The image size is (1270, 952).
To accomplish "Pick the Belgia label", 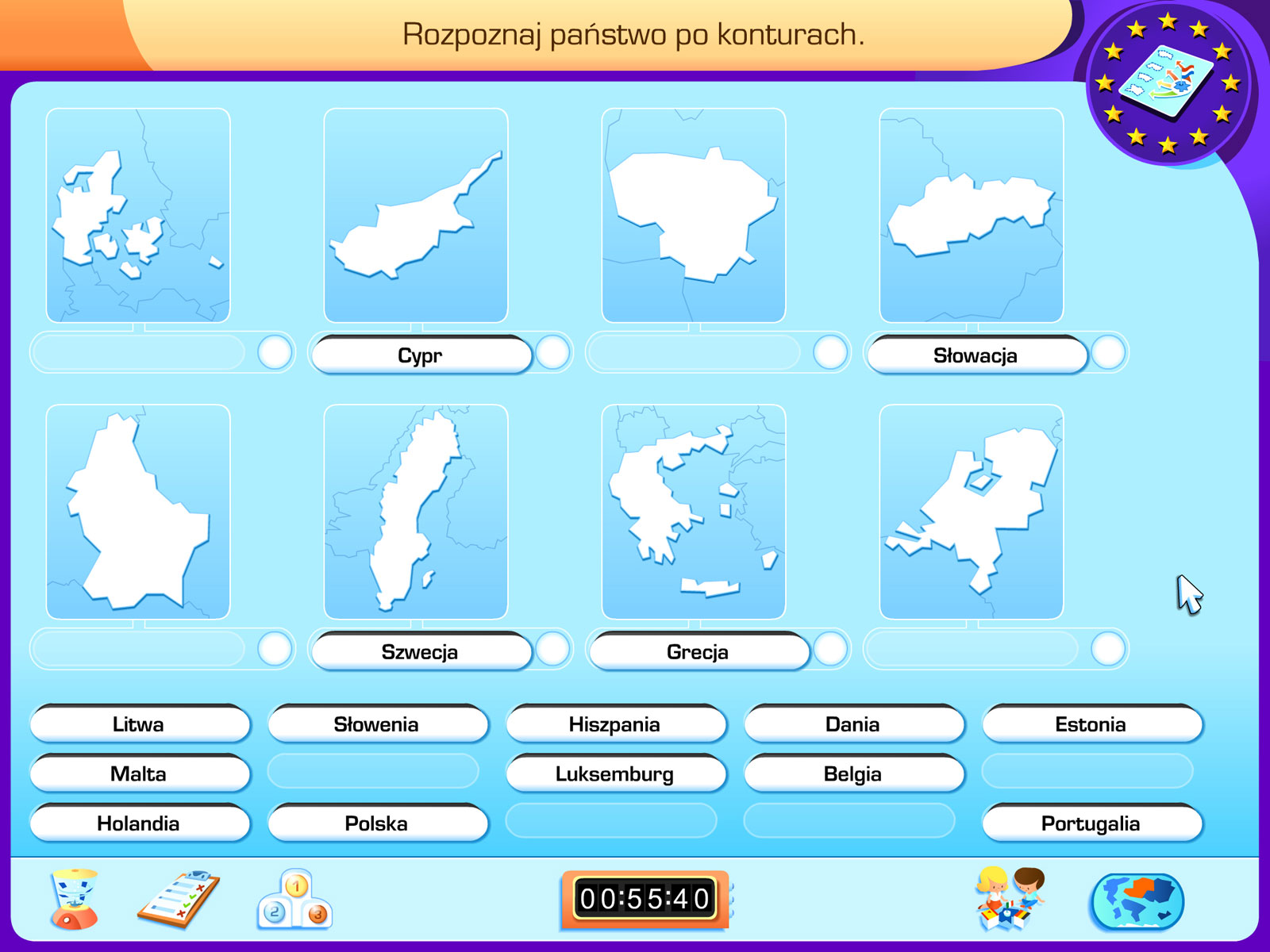I will point(852,773).
